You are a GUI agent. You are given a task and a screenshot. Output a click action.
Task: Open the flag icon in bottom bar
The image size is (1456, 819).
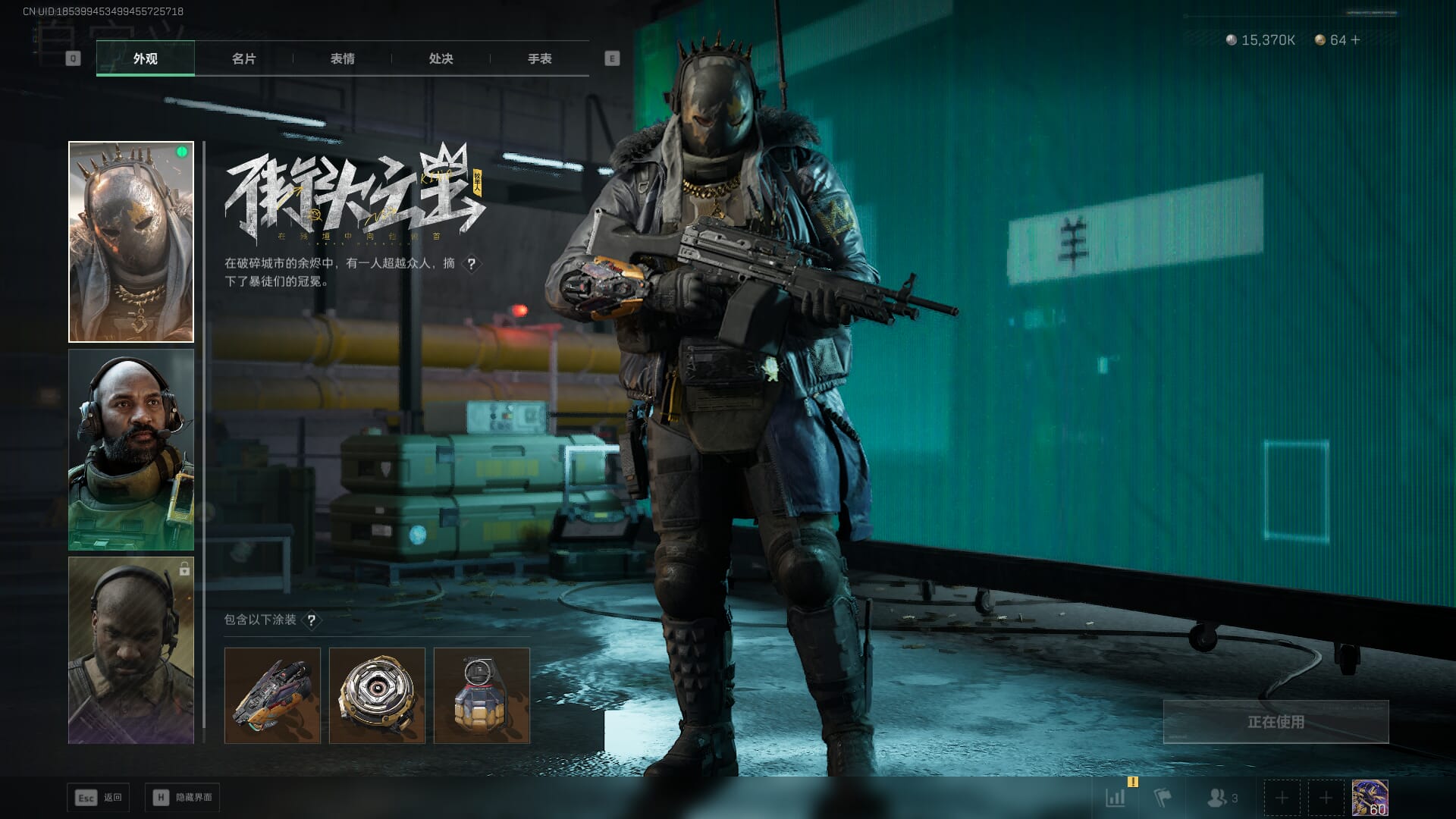click(1162, 798)
